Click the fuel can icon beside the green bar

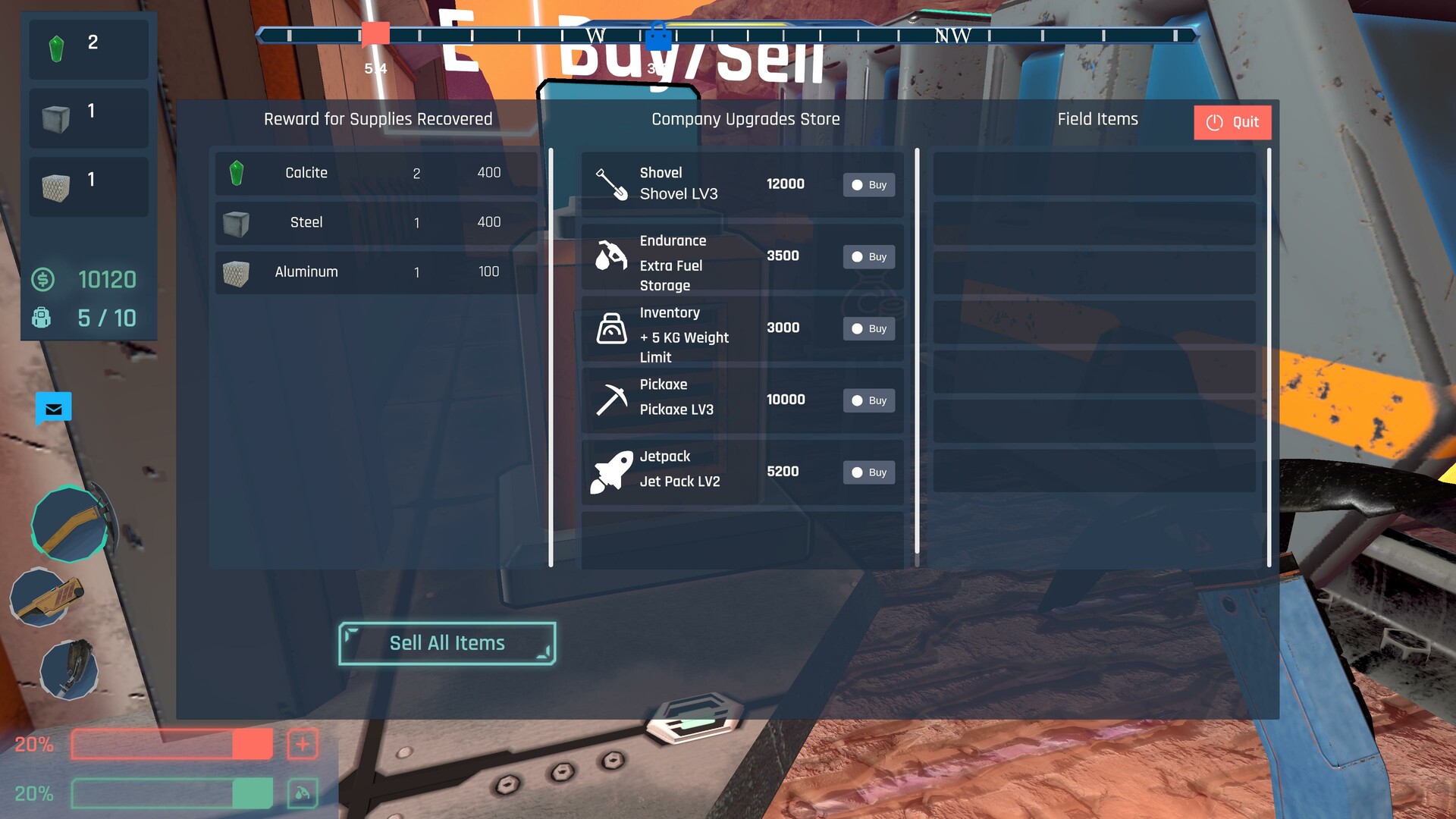point(303,793)
